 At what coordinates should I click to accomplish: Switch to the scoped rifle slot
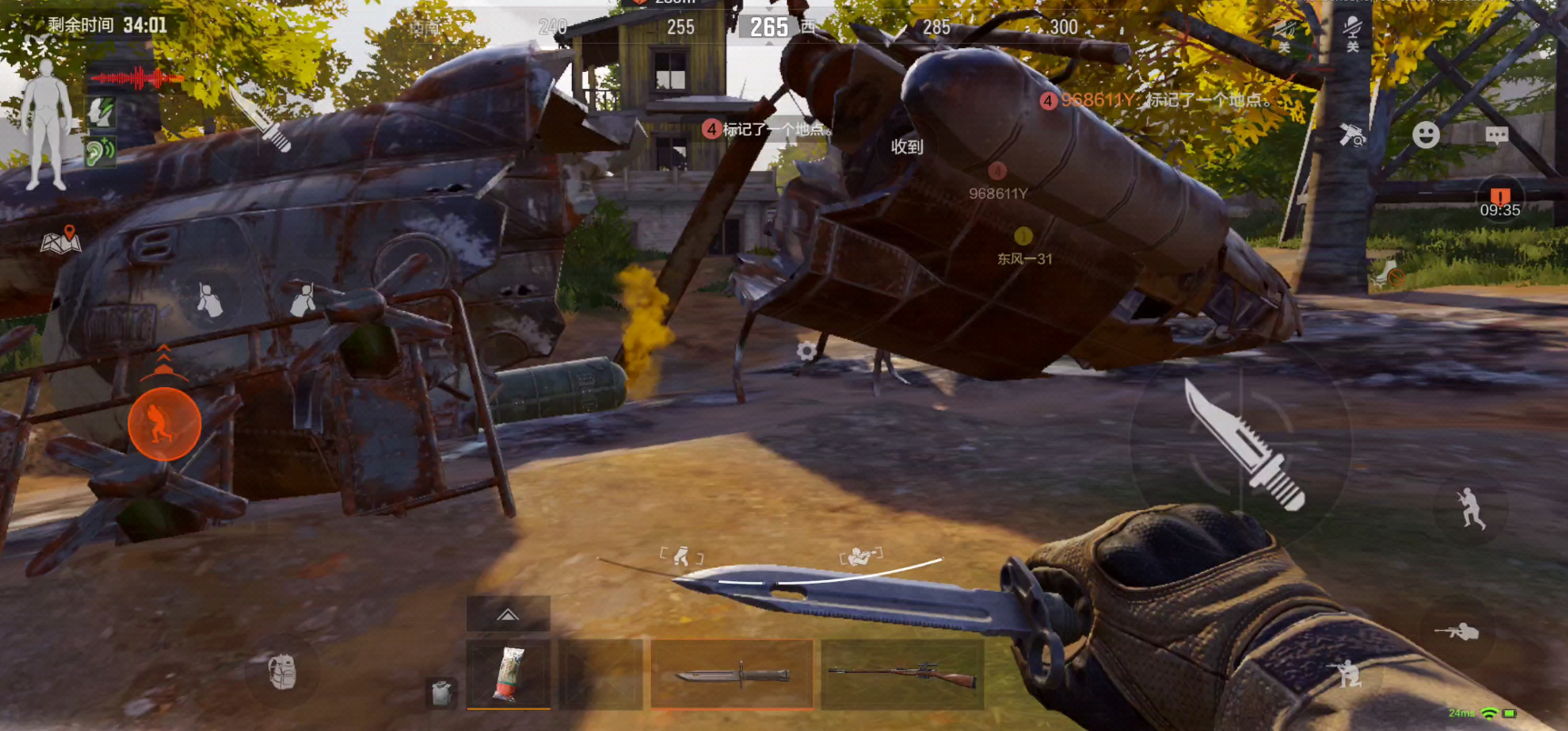click(902, 675)
